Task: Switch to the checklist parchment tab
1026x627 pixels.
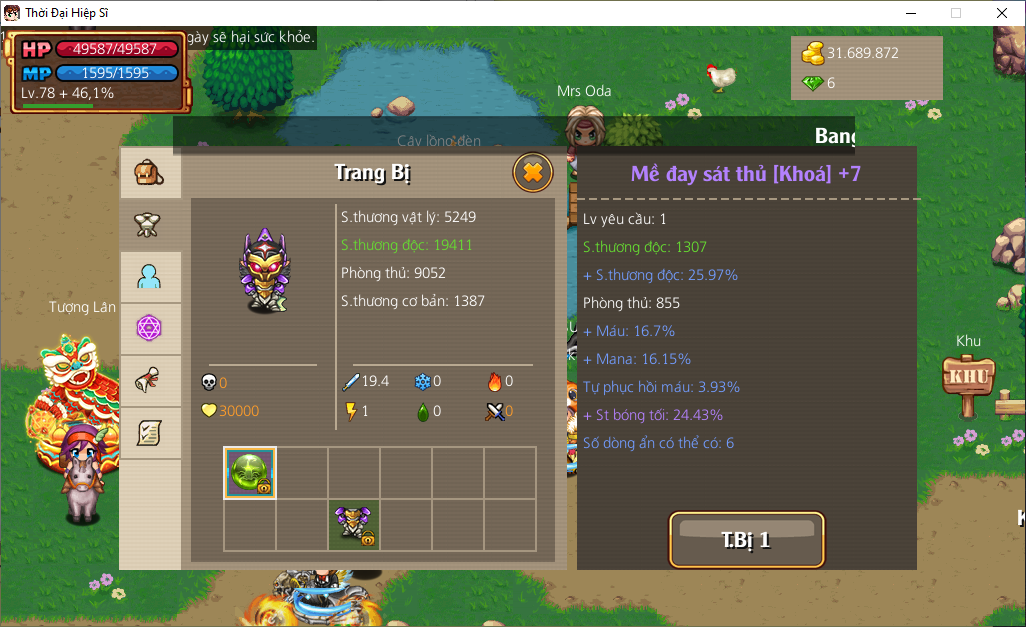Action: click(150, 433)
